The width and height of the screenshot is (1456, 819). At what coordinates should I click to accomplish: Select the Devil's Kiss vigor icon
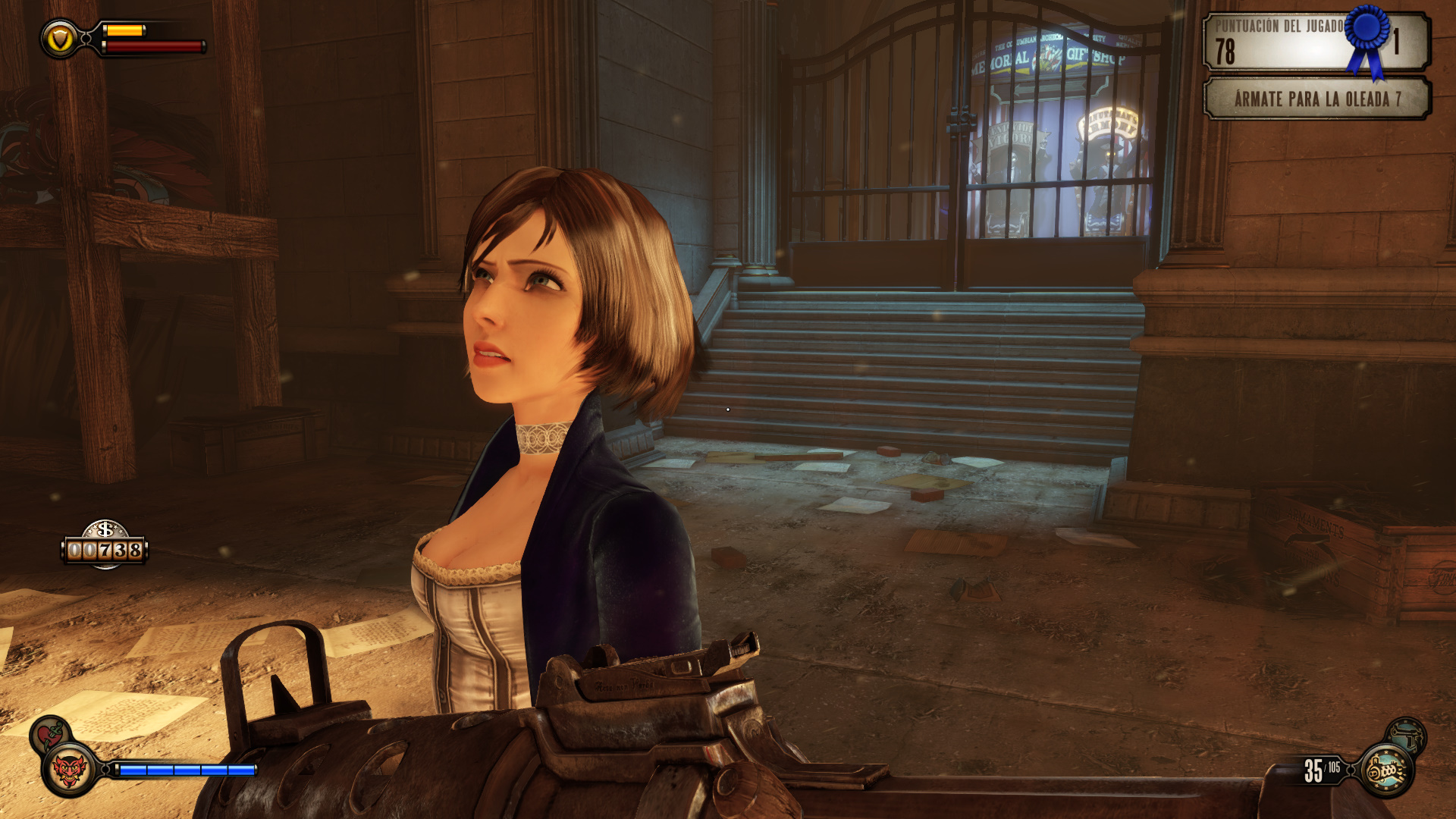coord(69,771)
